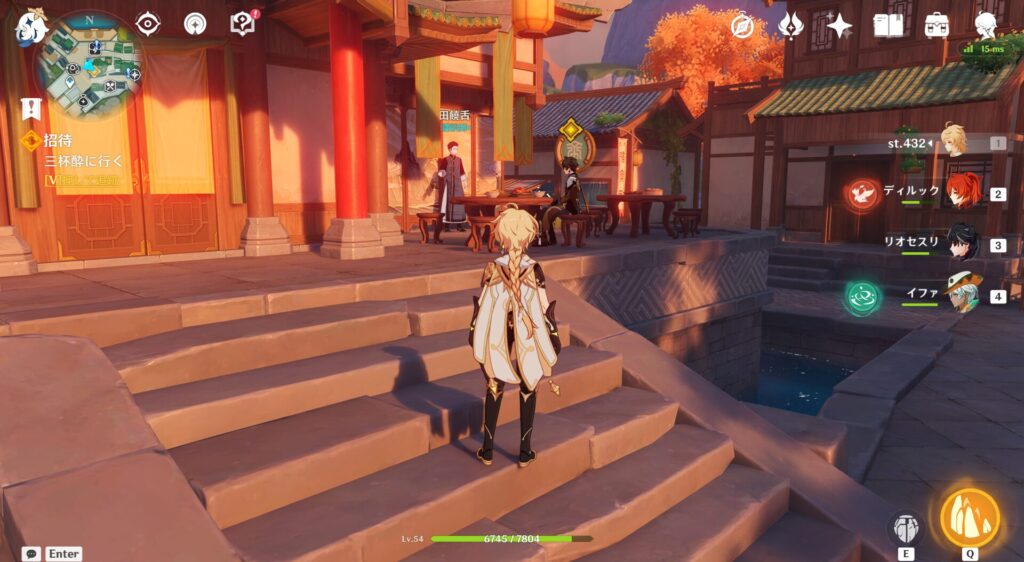1024x562 pixels.
Task: Open the winged emblem icon in top bar
Action: [x=791, y=26]
